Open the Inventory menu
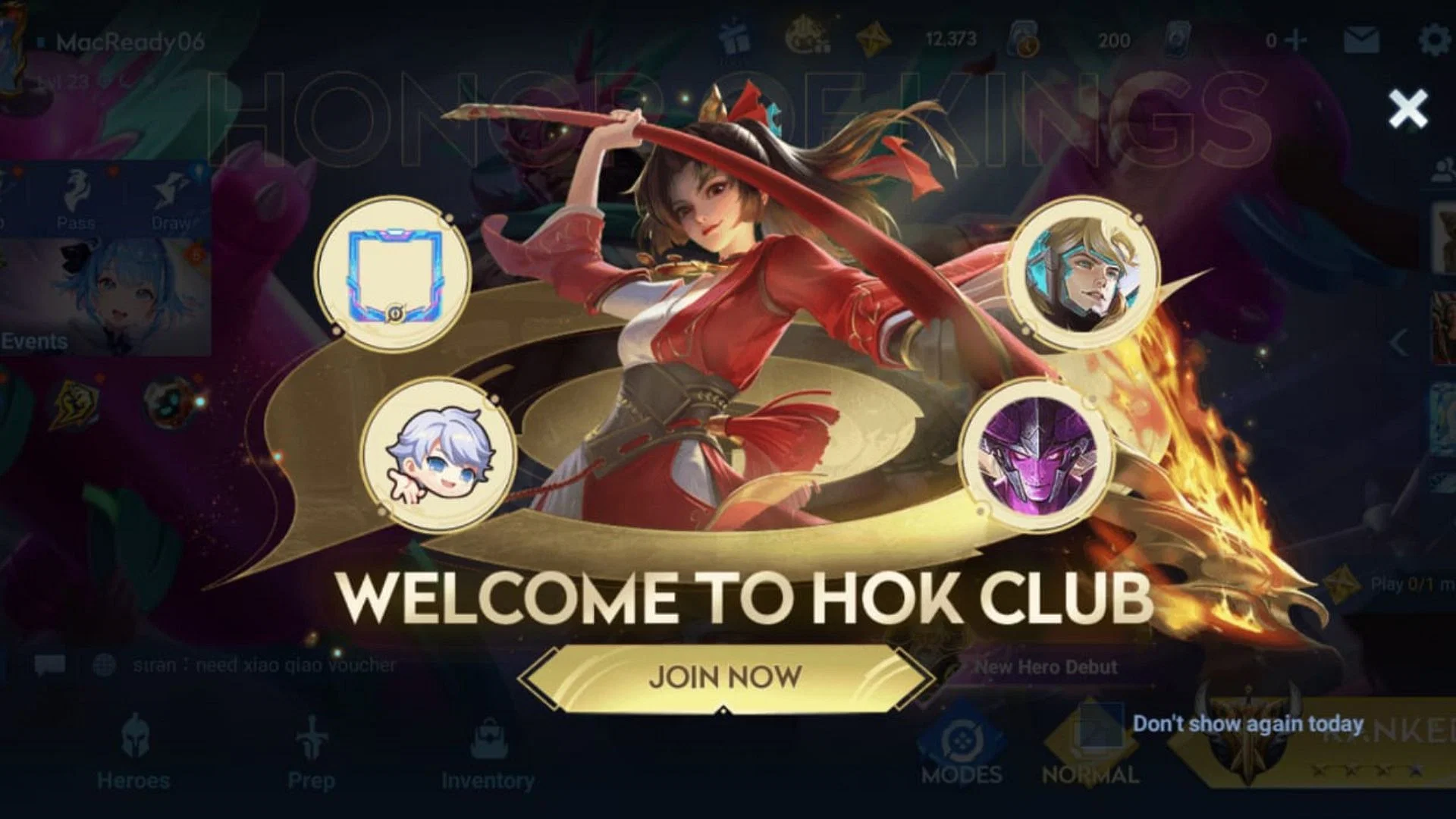The image size is (1456, 819). 488,752
